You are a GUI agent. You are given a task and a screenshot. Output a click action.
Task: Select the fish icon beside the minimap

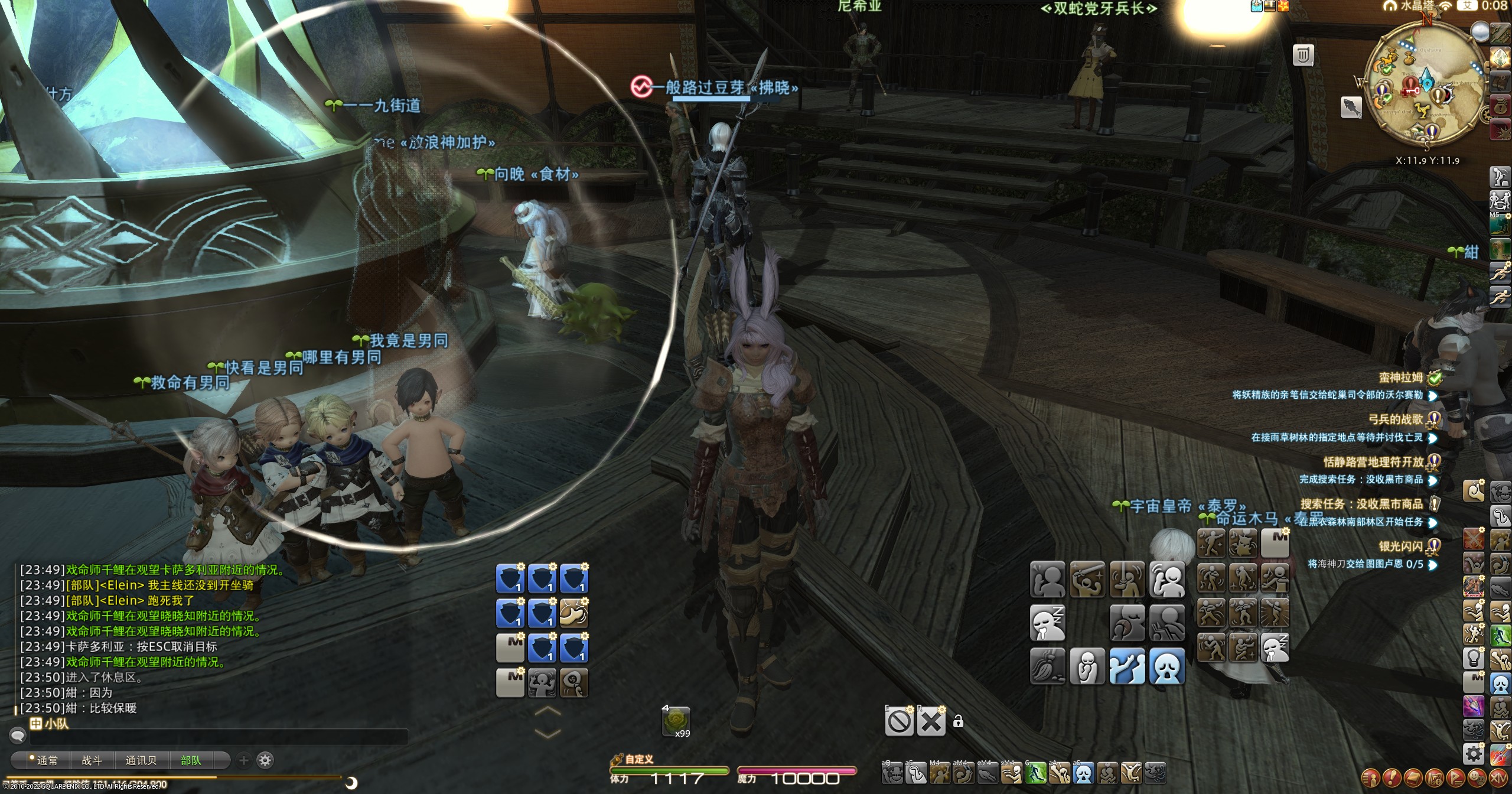point(1351,108)
